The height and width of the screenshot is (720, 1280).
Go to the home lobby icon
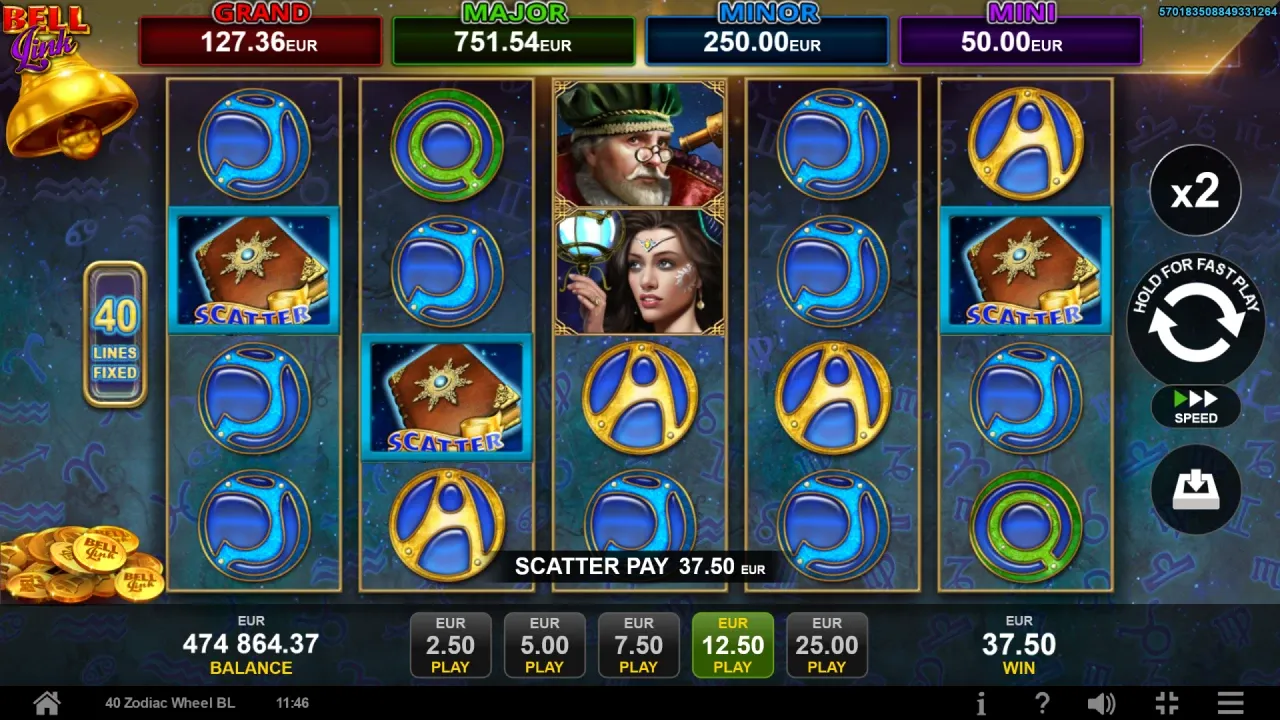[46, 703]
